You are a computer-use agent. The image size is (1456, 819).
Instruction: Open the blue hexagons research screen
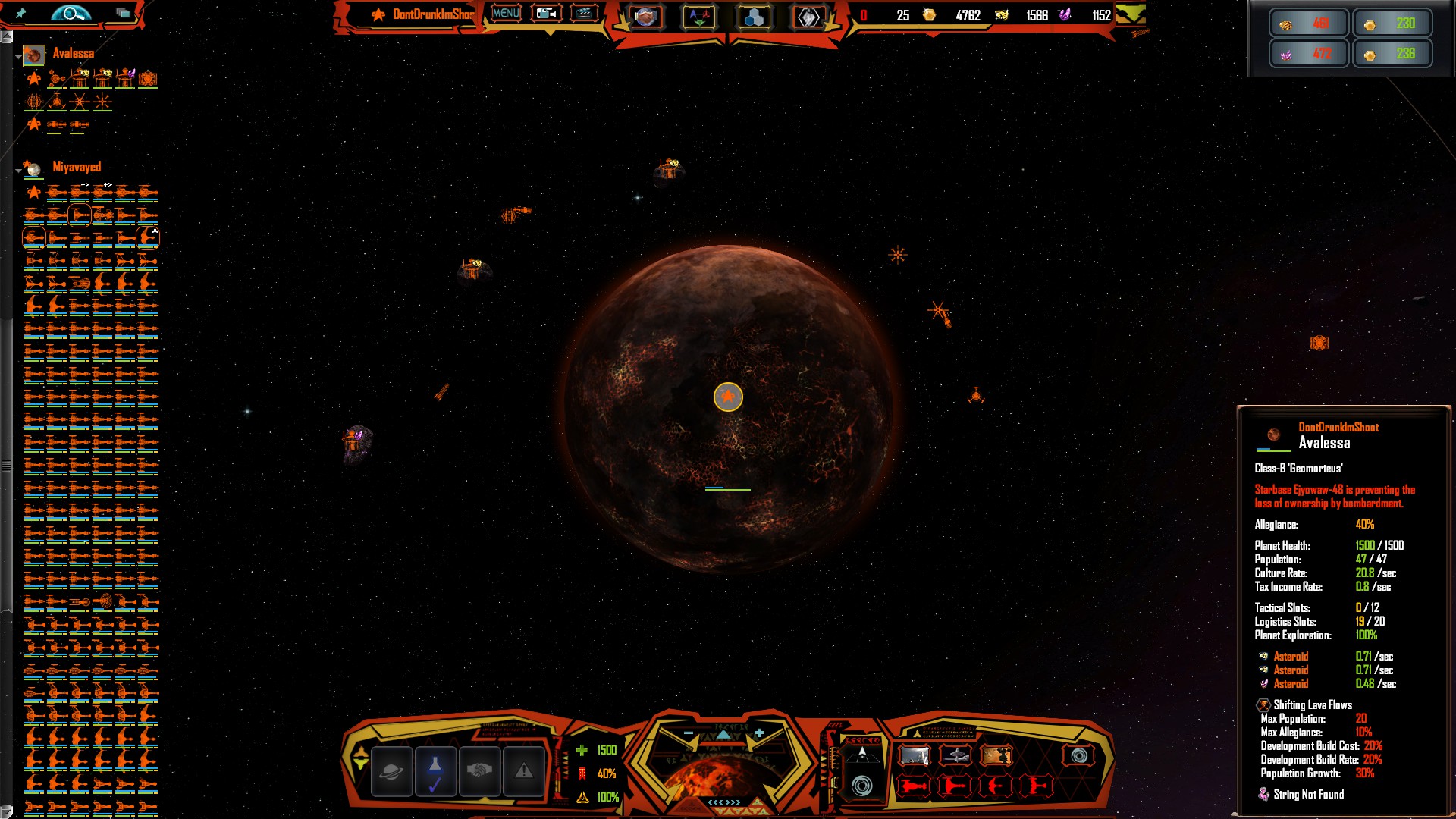tap(754, 17)
